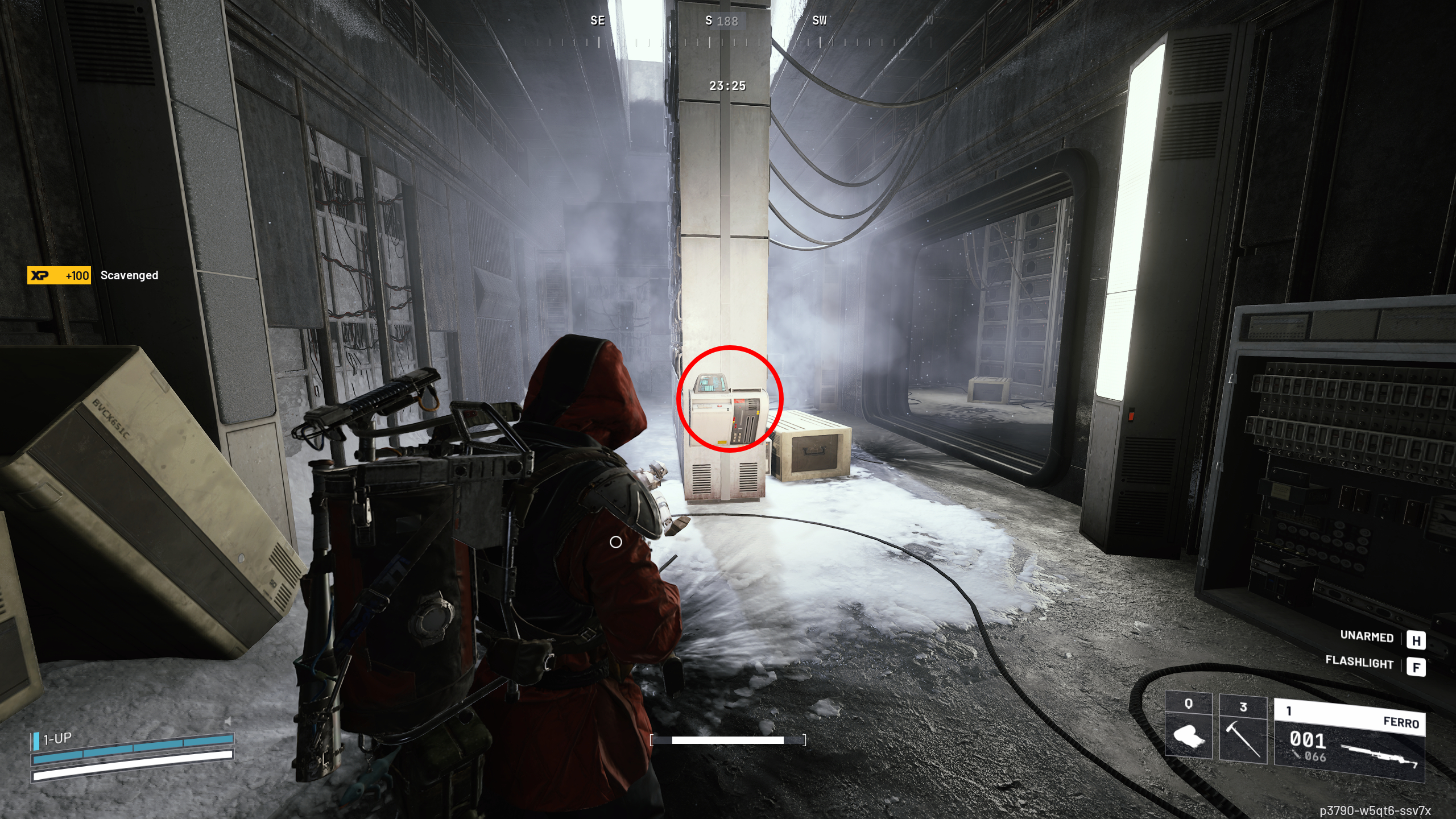The image size is (1456, 819).
Task: Toggle the flashlight via the FLASHLIGHT prompt
Action: [x=1360, y=663]
